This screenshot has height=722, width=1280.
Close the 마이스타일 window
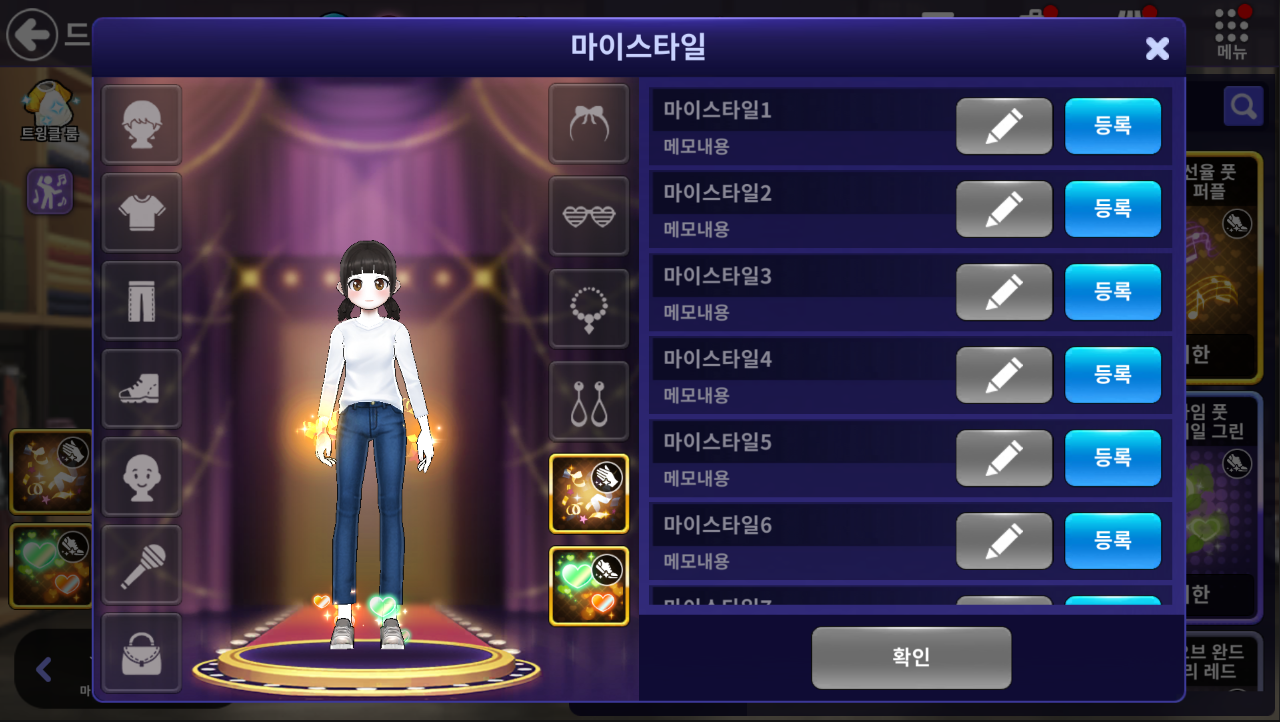1157,48
